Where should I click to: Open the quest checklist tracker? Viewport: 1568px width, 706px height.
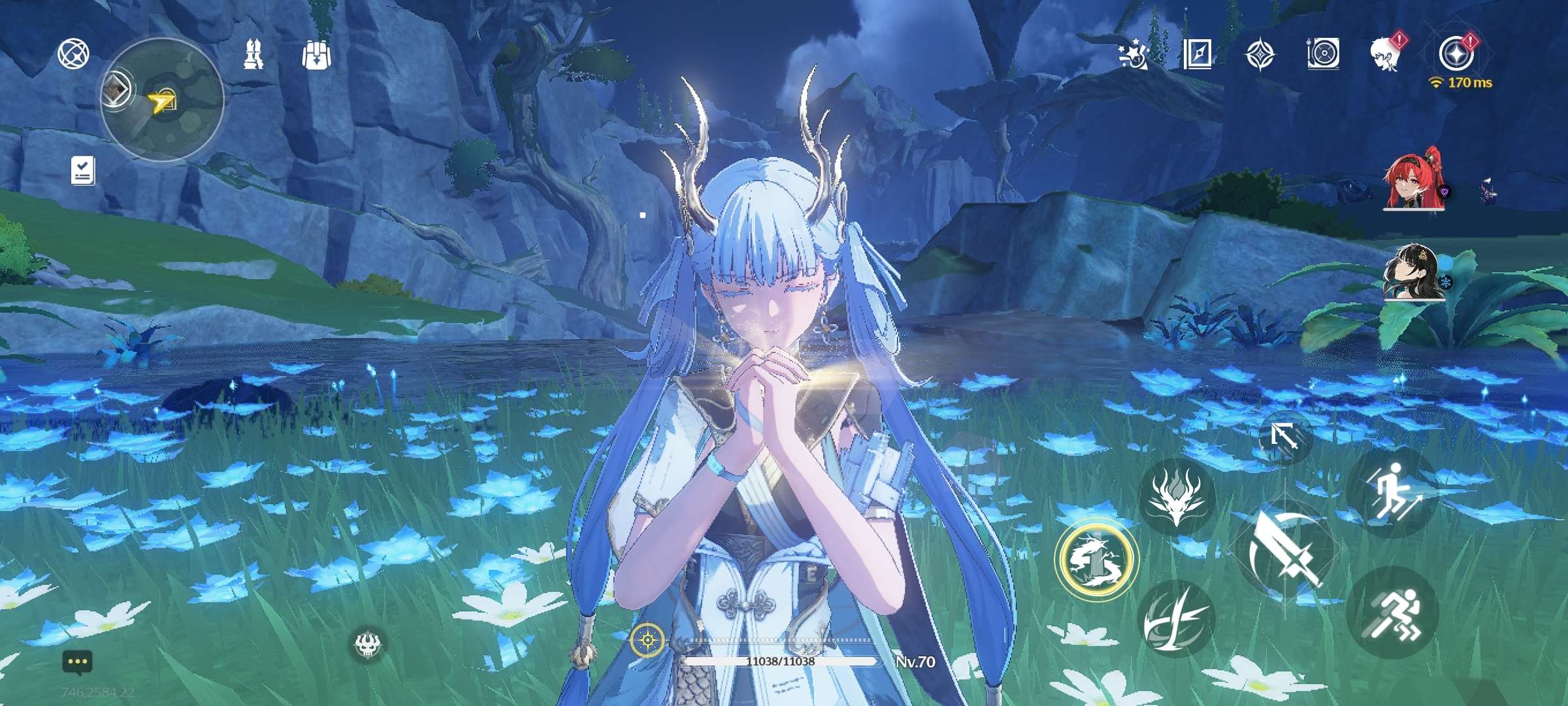(83, 171)
